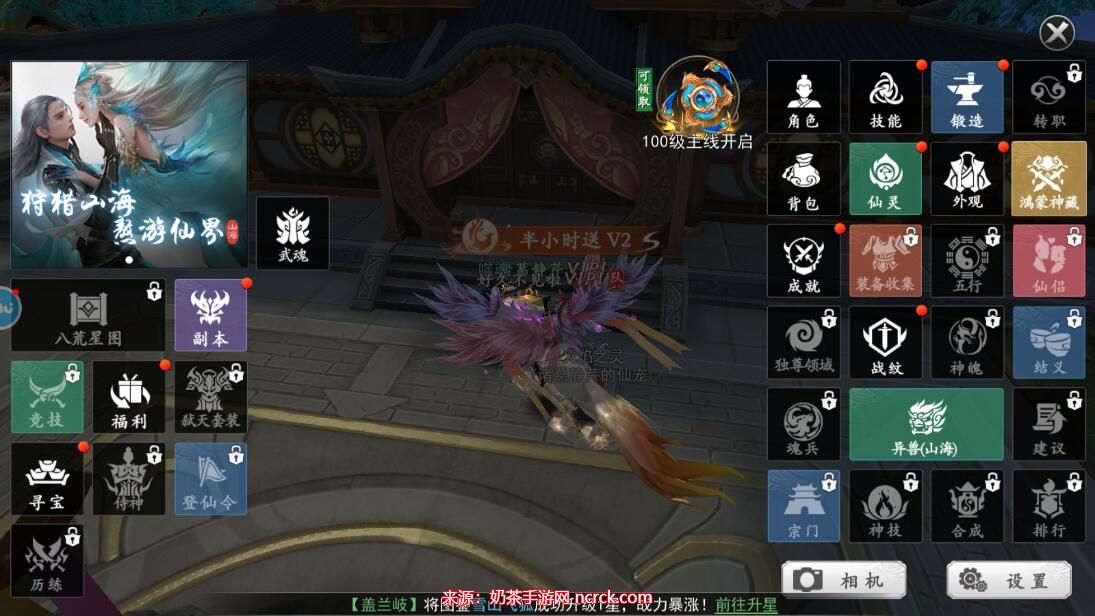Screen dimensions: 1095x616
Task: Open the 成就 achievements menu
Action: point(803,261)
